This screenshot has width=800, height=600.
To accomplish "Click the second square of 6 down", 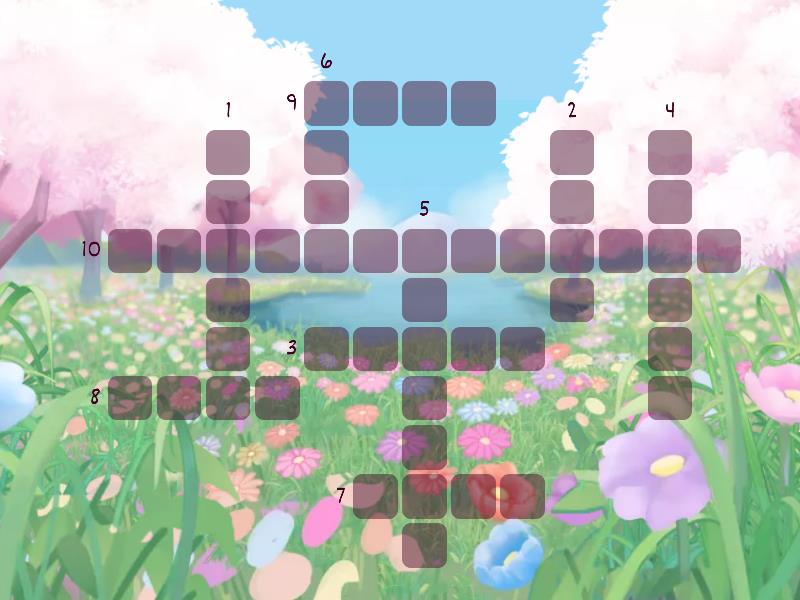I will (327, 152).
